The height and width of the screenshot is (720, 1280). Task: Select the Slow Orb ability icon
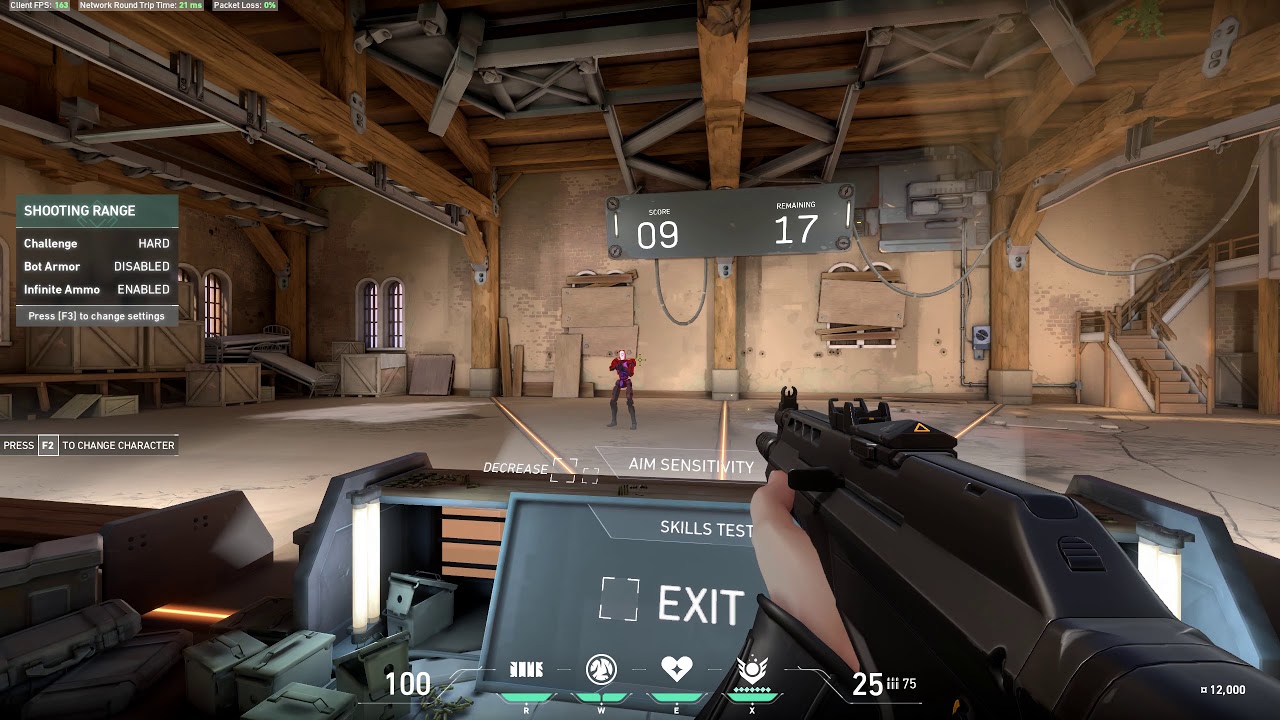[601, 670]
